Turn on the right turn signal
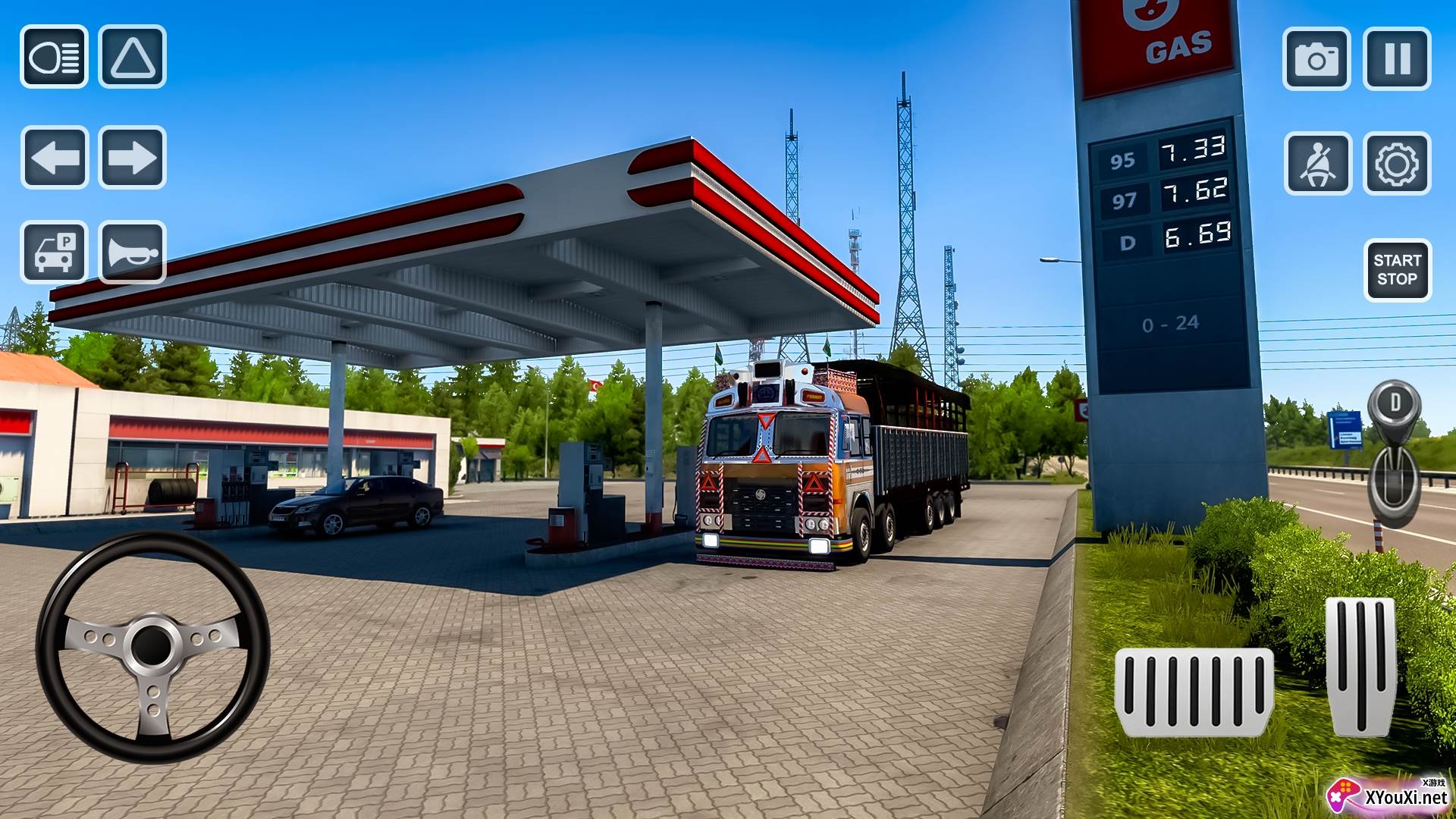This screenshot has width=1456, height=819. click(x=132, y=158)
